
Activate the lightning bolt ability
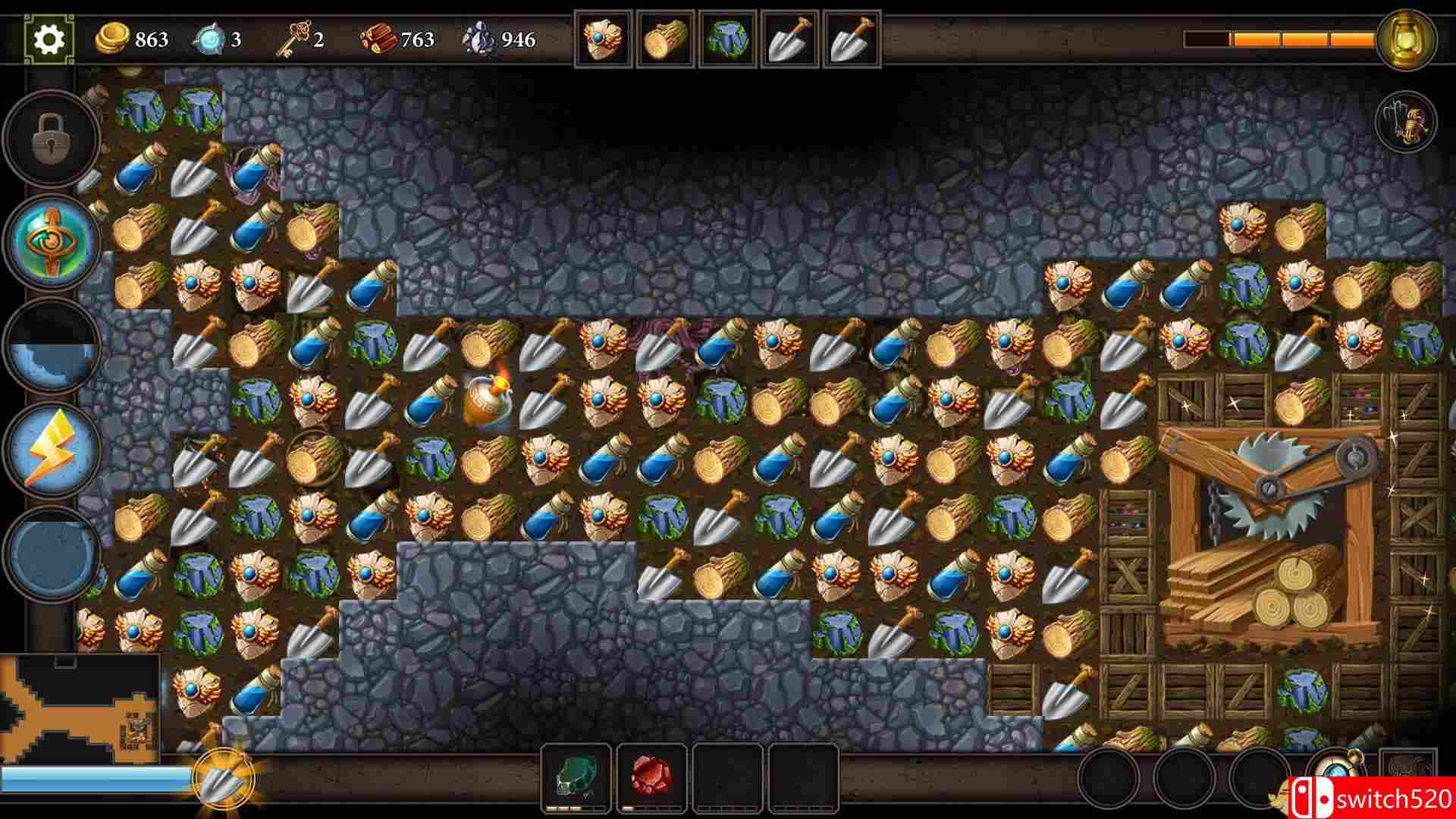[x=52, y=450]
